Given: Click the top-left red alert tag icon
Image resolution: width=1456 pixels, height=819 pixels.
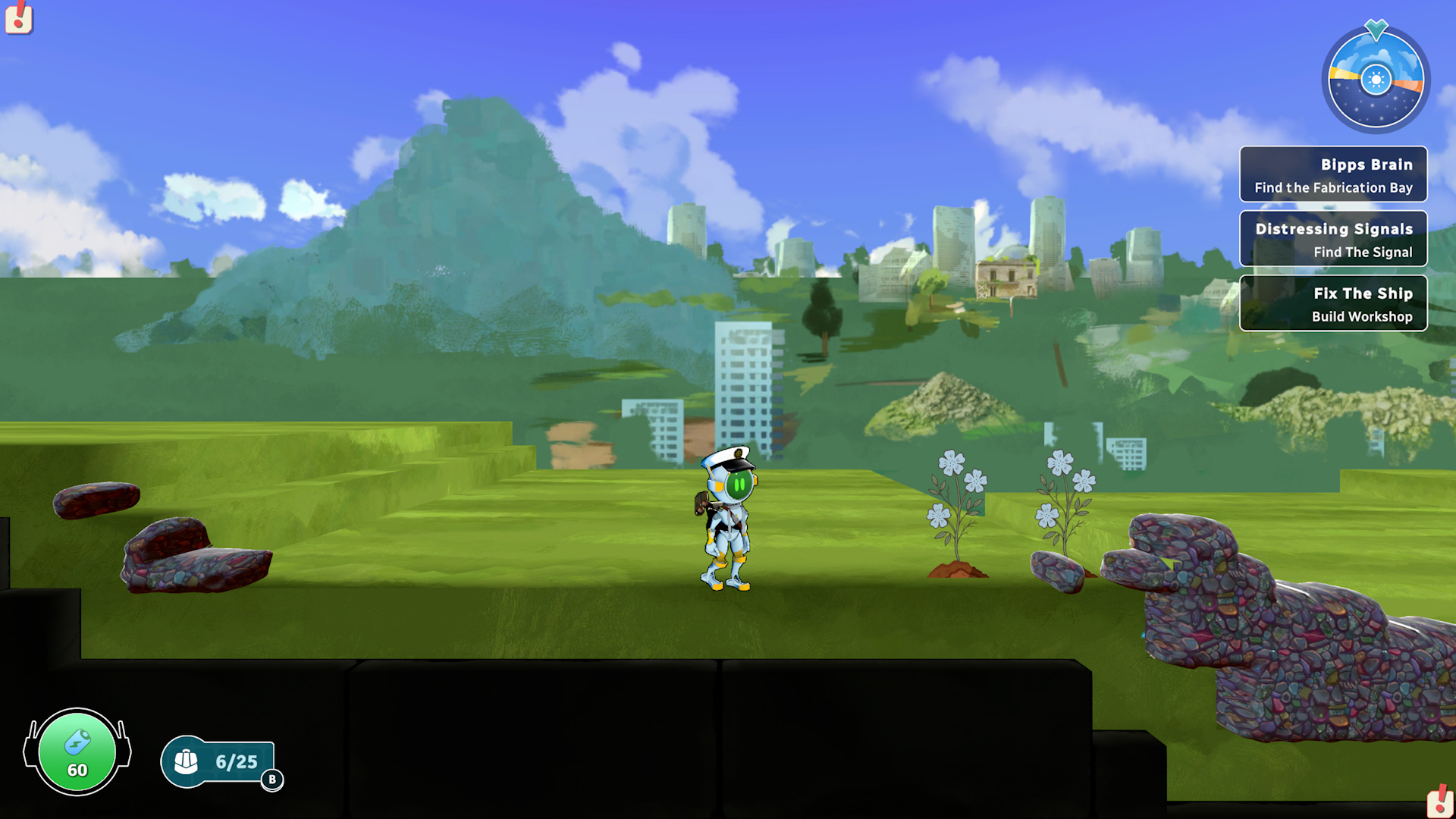Looking at the screenshot, I should pos(18,17).
